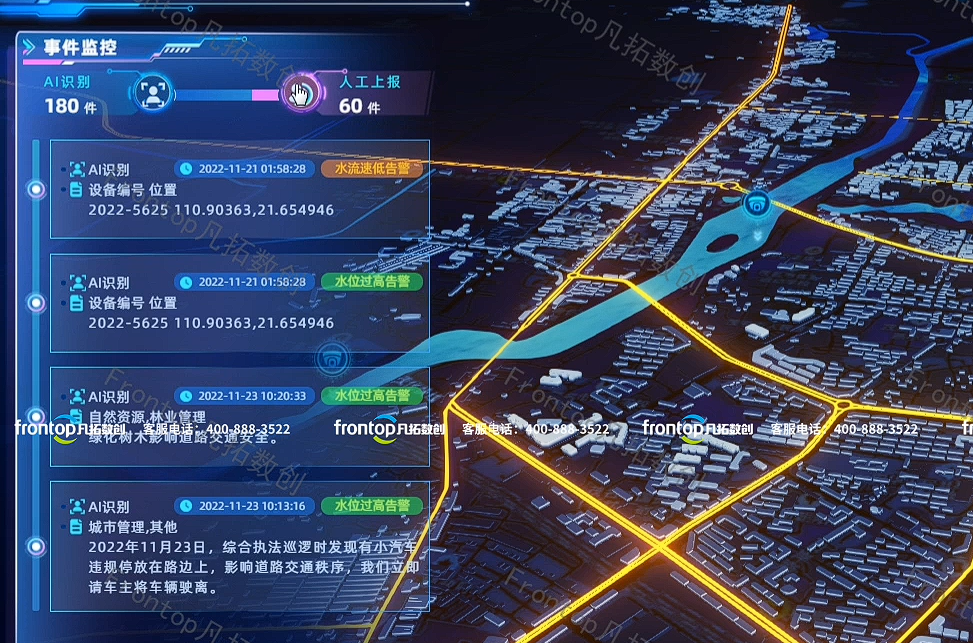Click the orange 水流速低告警 alarm tag
Viewport: 973px width, 643px height.
[371, 168]
